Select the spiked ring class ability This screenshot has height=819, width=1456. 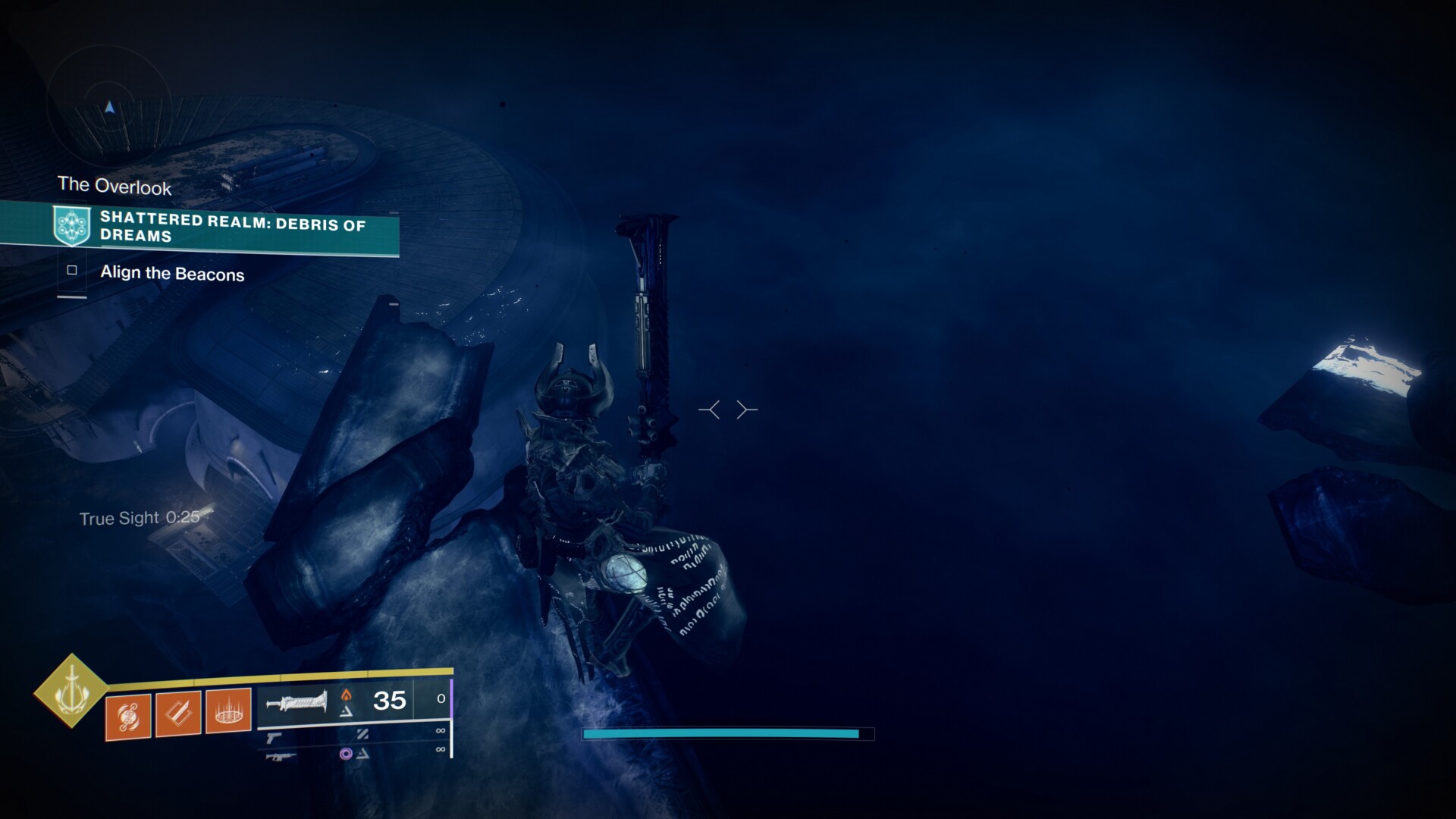[228, 711]
